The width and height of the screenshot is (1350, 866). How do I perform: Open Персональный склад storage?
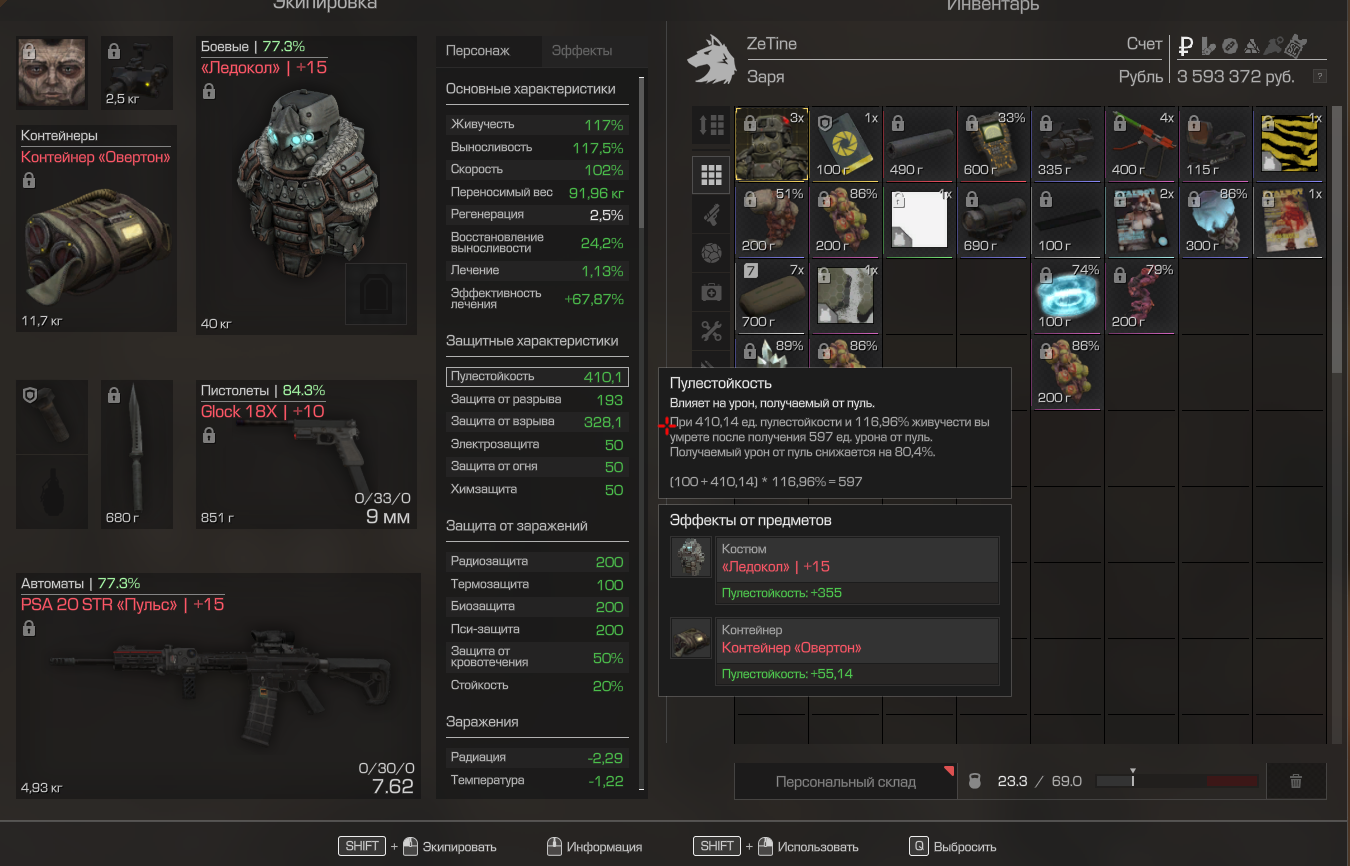click(845, 781)
